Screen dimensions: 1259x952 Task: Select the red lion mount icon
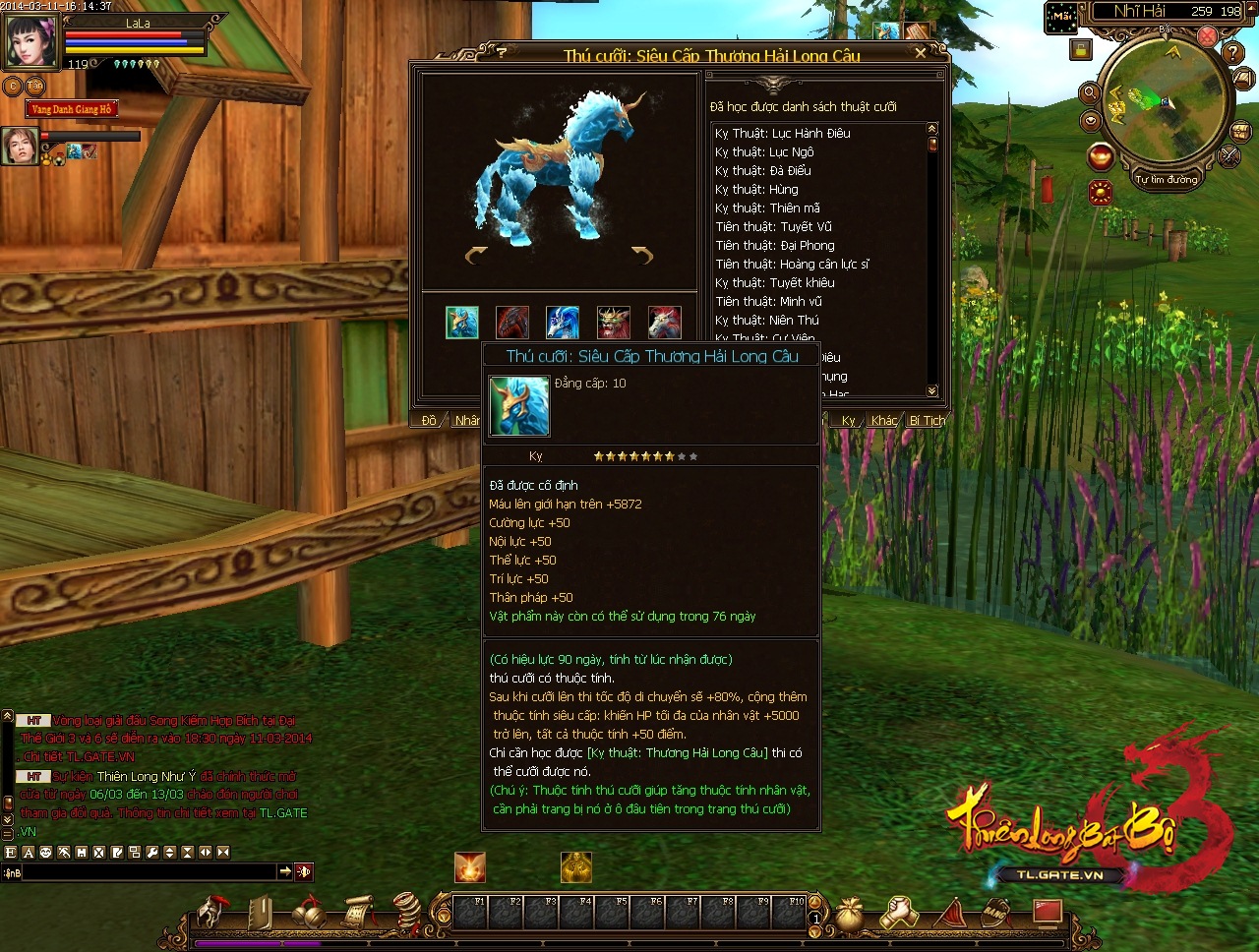coord(614,322)
